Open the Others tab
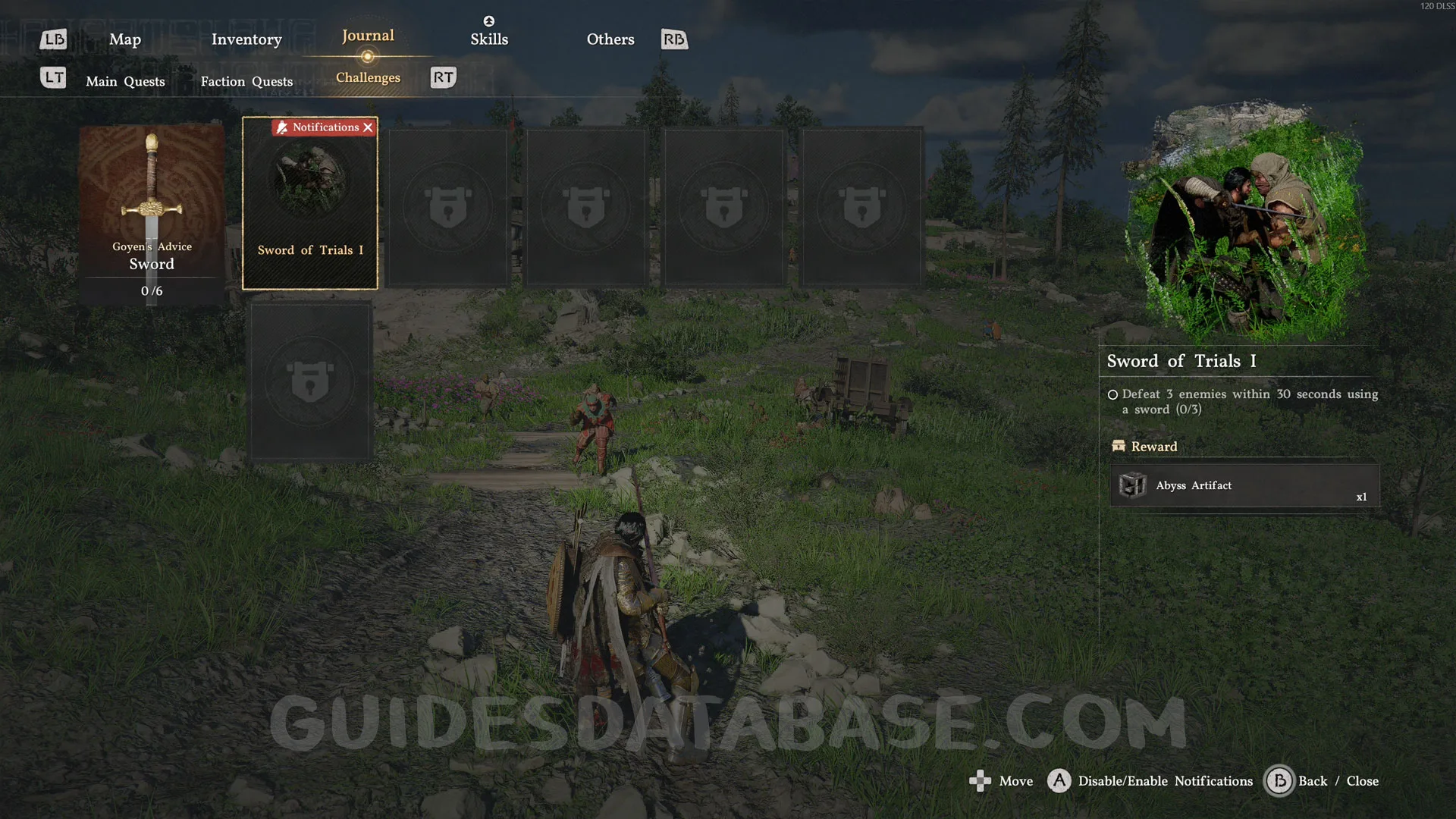Screen dimensions: 1456x819 610,39
